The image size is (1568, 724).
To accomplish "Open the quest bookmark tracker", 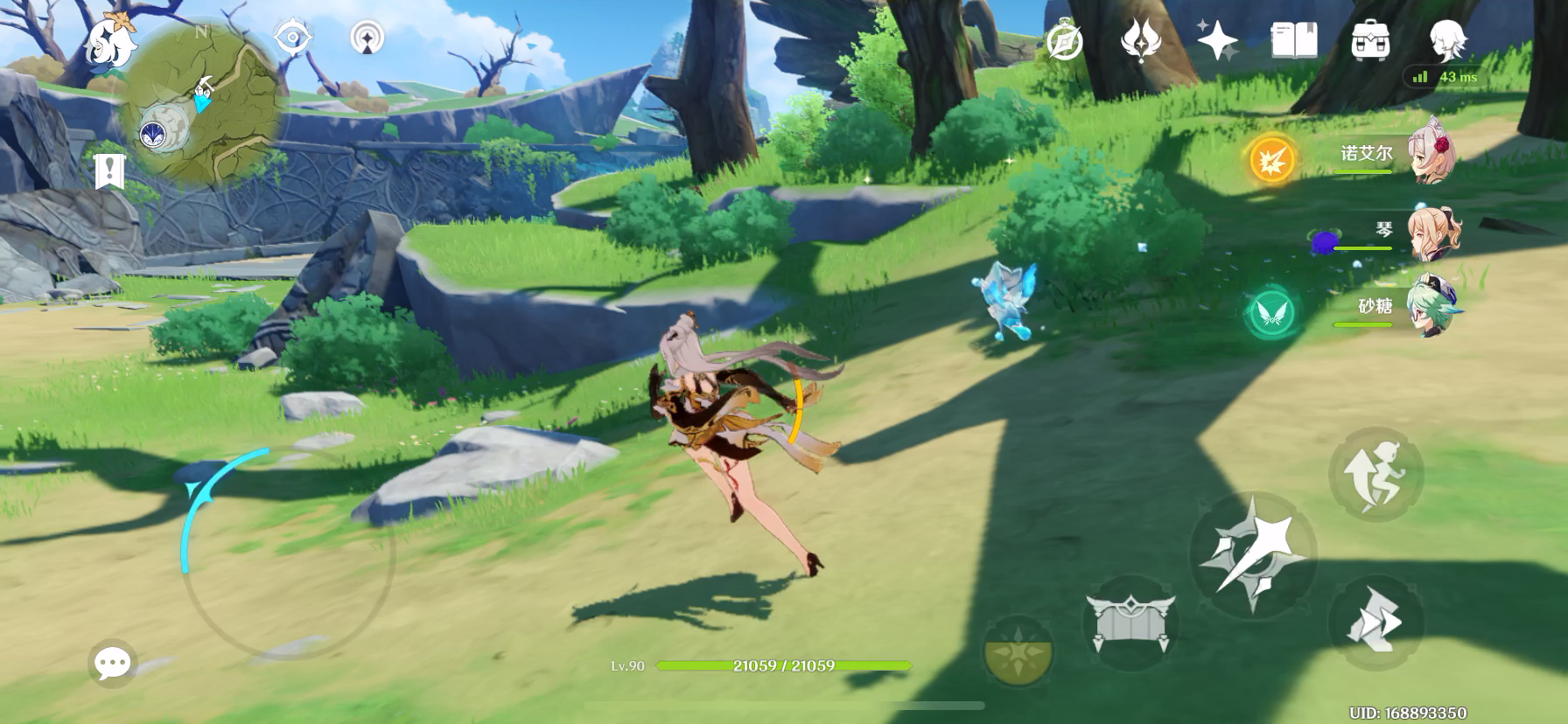I will click(109, 171).
